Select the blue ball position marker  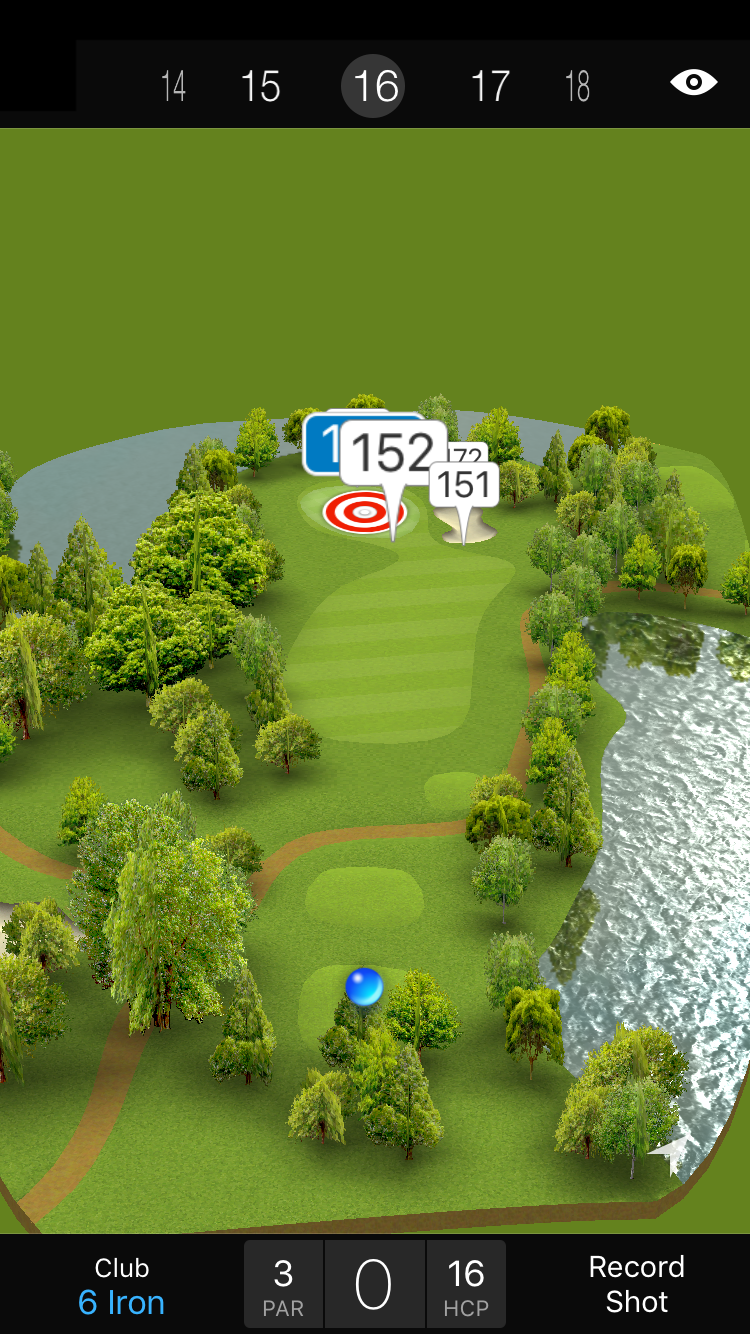click(364, 986)
